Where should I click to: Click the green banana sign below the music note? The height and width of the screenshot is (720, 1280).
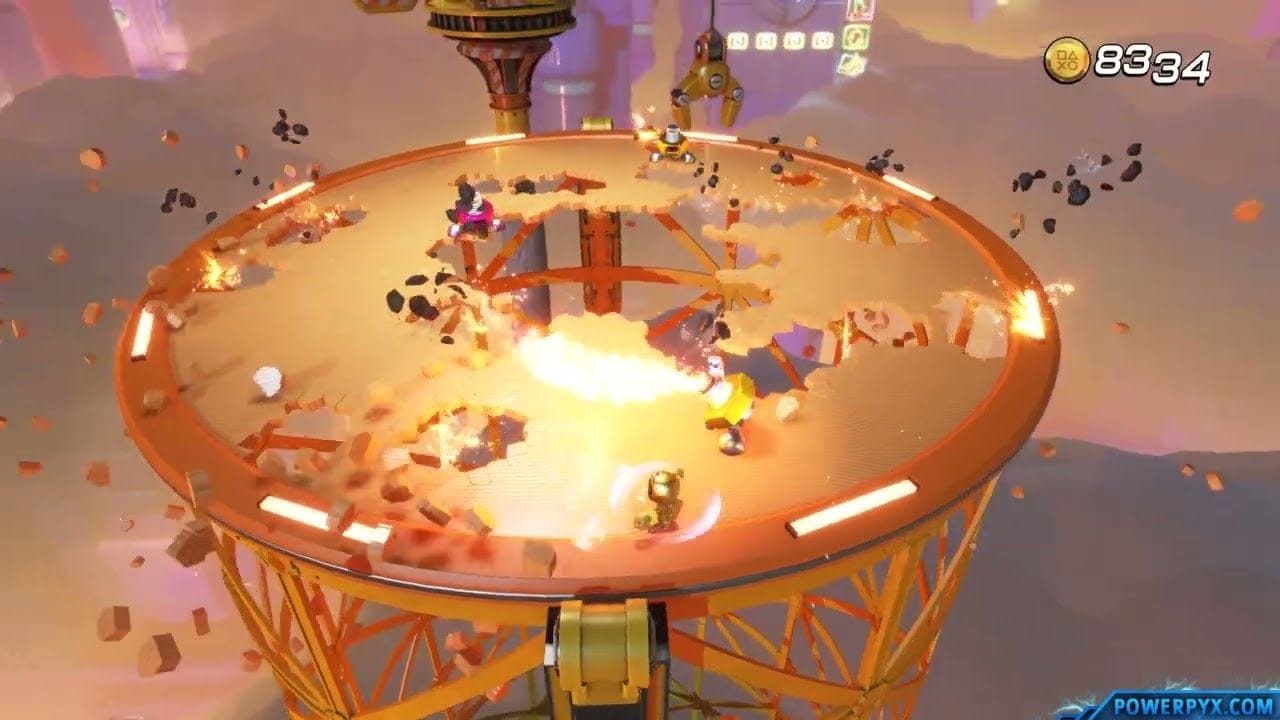tap(851, 63)
